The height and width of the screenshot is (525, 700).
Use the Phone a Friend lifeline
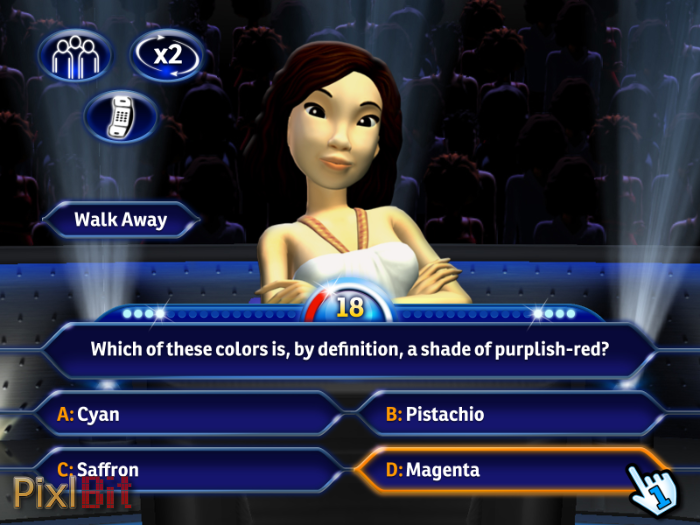tap(121, 116)
